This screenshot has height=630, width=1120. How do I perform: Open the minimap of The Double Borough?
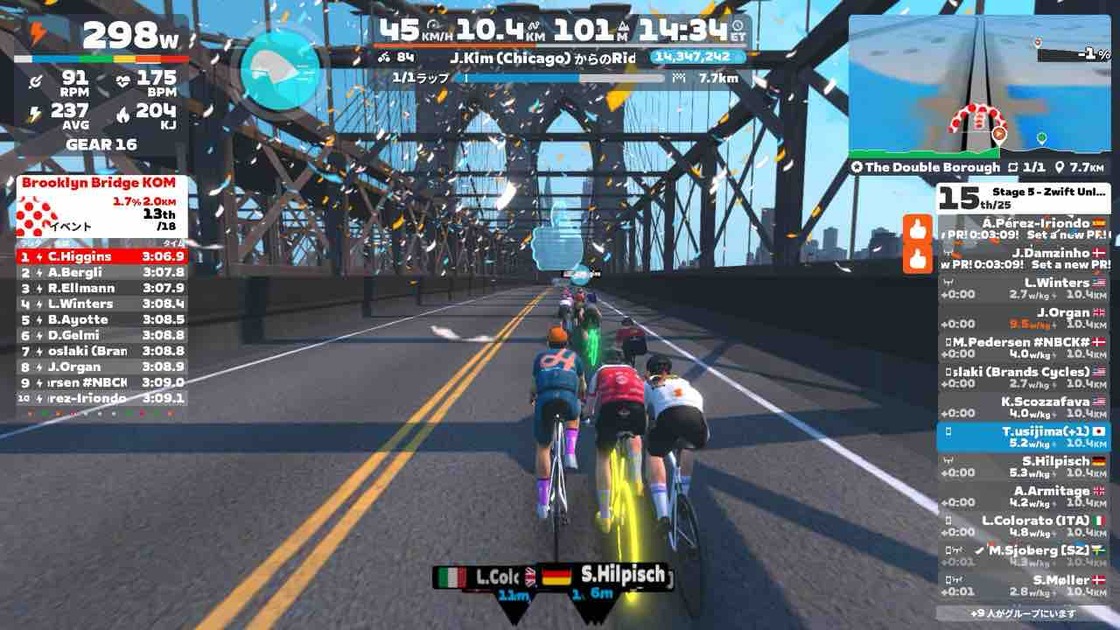[979, 85]
